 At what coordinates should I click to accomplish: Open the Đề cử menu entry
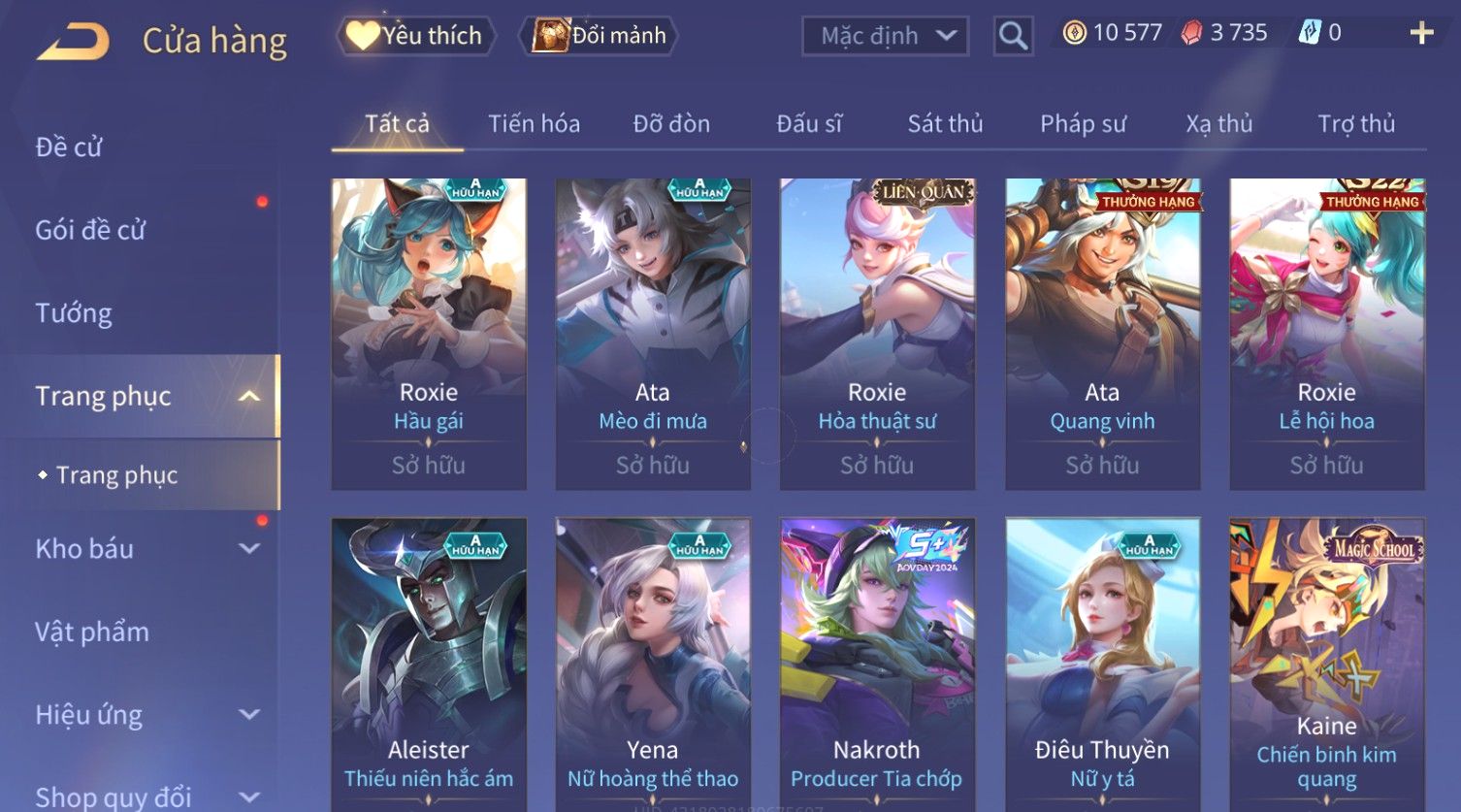69,147
